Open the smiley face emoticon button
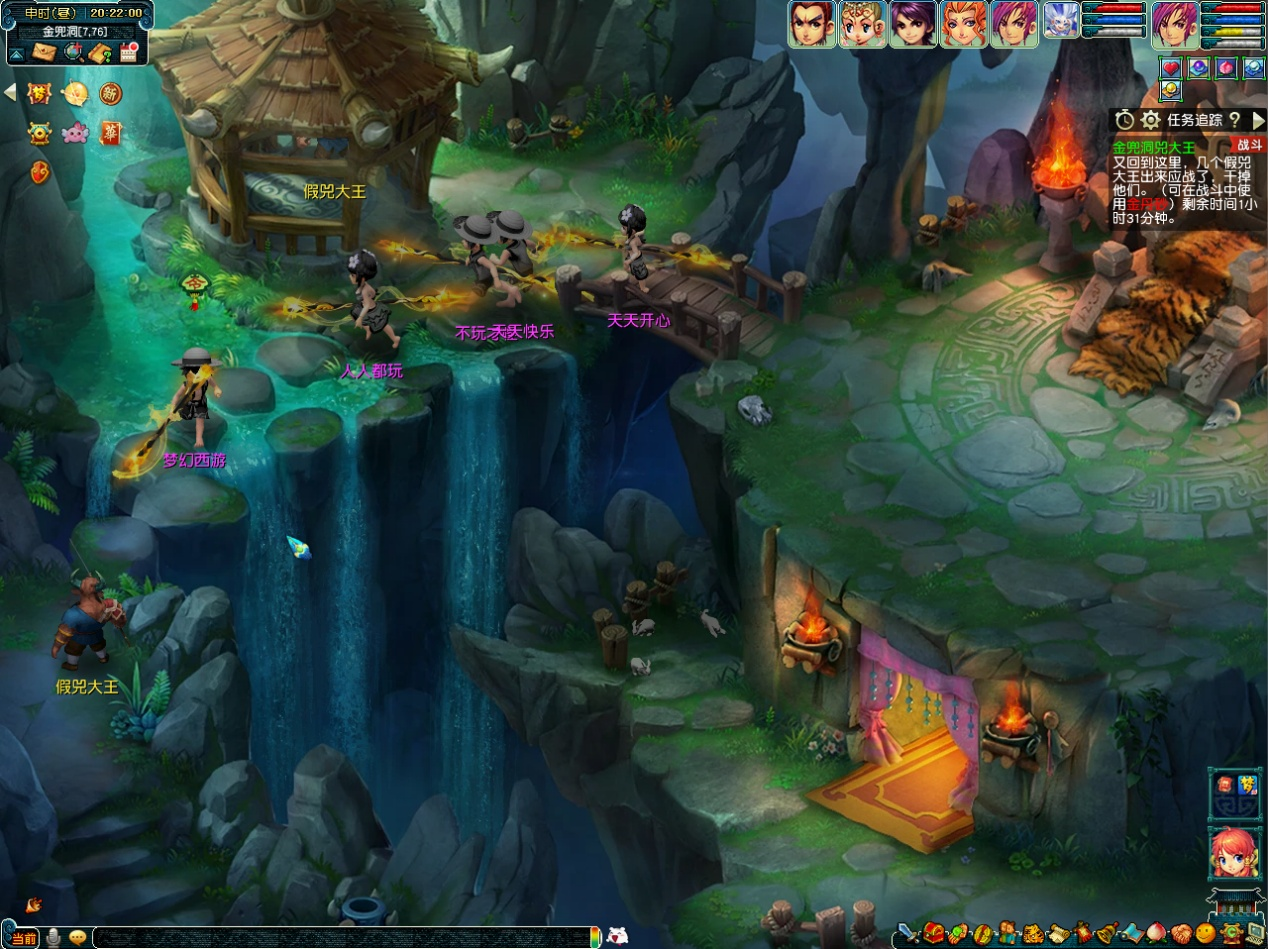The height and width of the screenshot is (949, 1268). coord(1207,935)
